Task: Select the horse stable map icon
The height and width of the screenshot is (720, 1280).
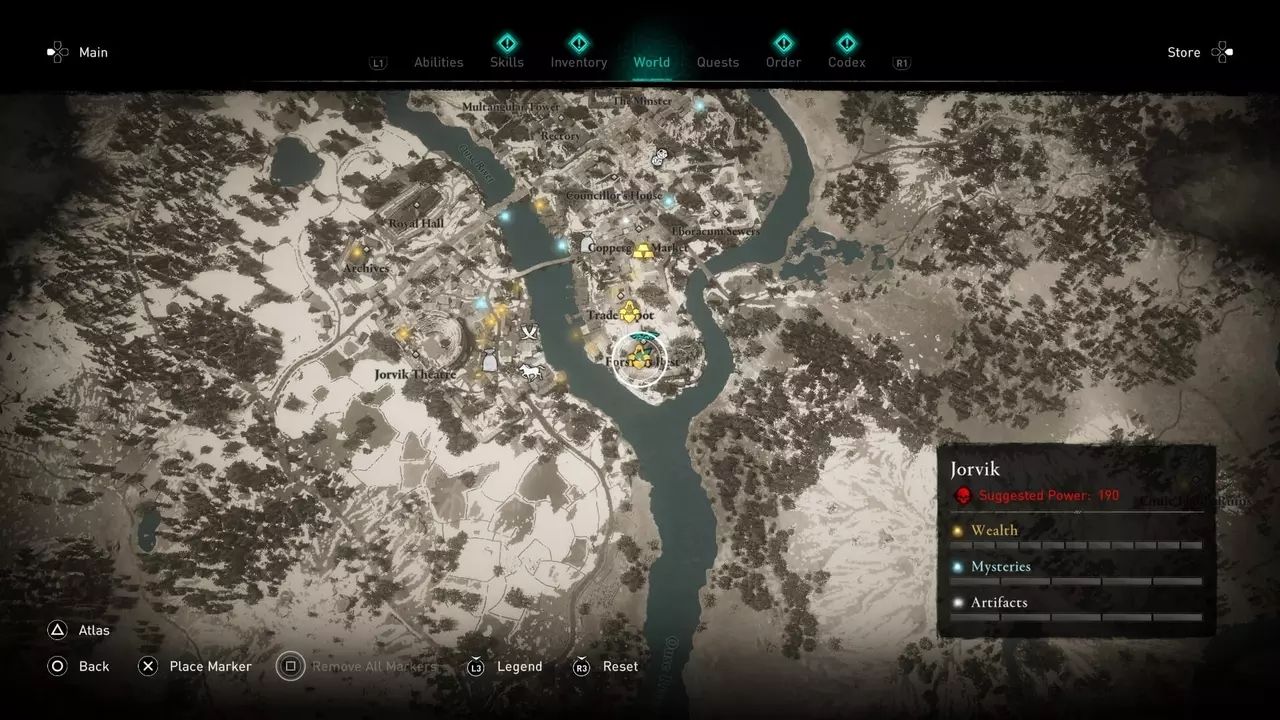Action: [x=529, y=372]
